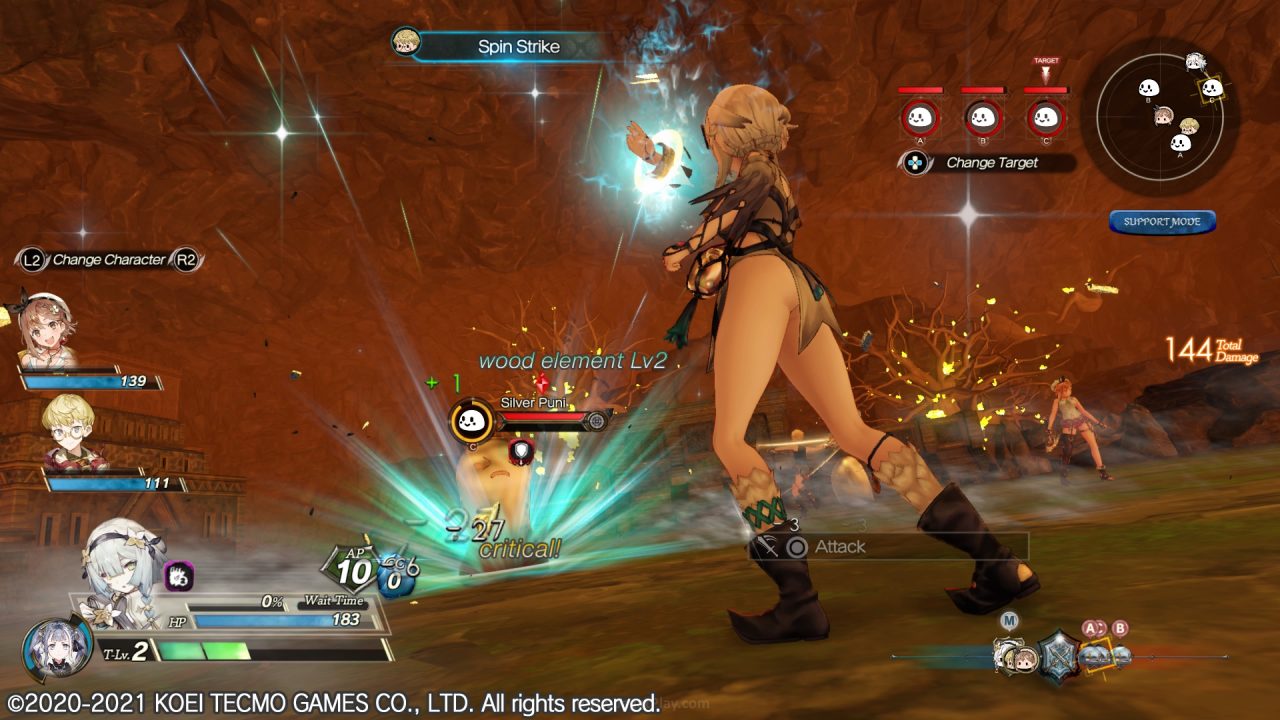The image size is (1280, 720).
Task: Click the round portrait beside T-Lv
Action: (57, 650)
